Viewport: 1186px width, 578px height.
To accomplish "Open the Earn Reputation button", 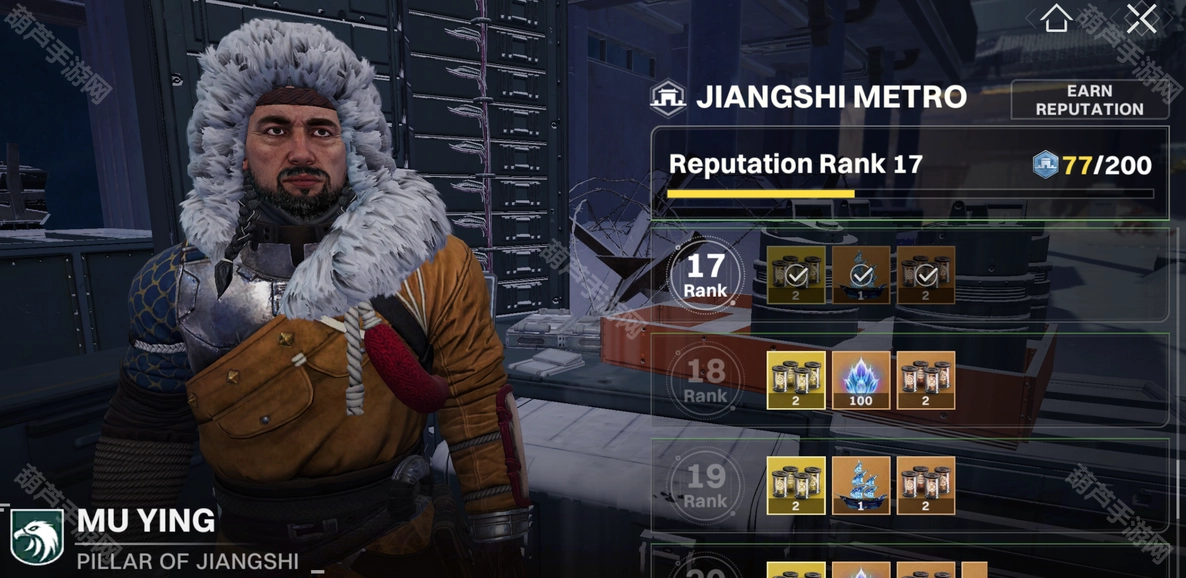I will pyautogui.click(x=1089, y=100).
